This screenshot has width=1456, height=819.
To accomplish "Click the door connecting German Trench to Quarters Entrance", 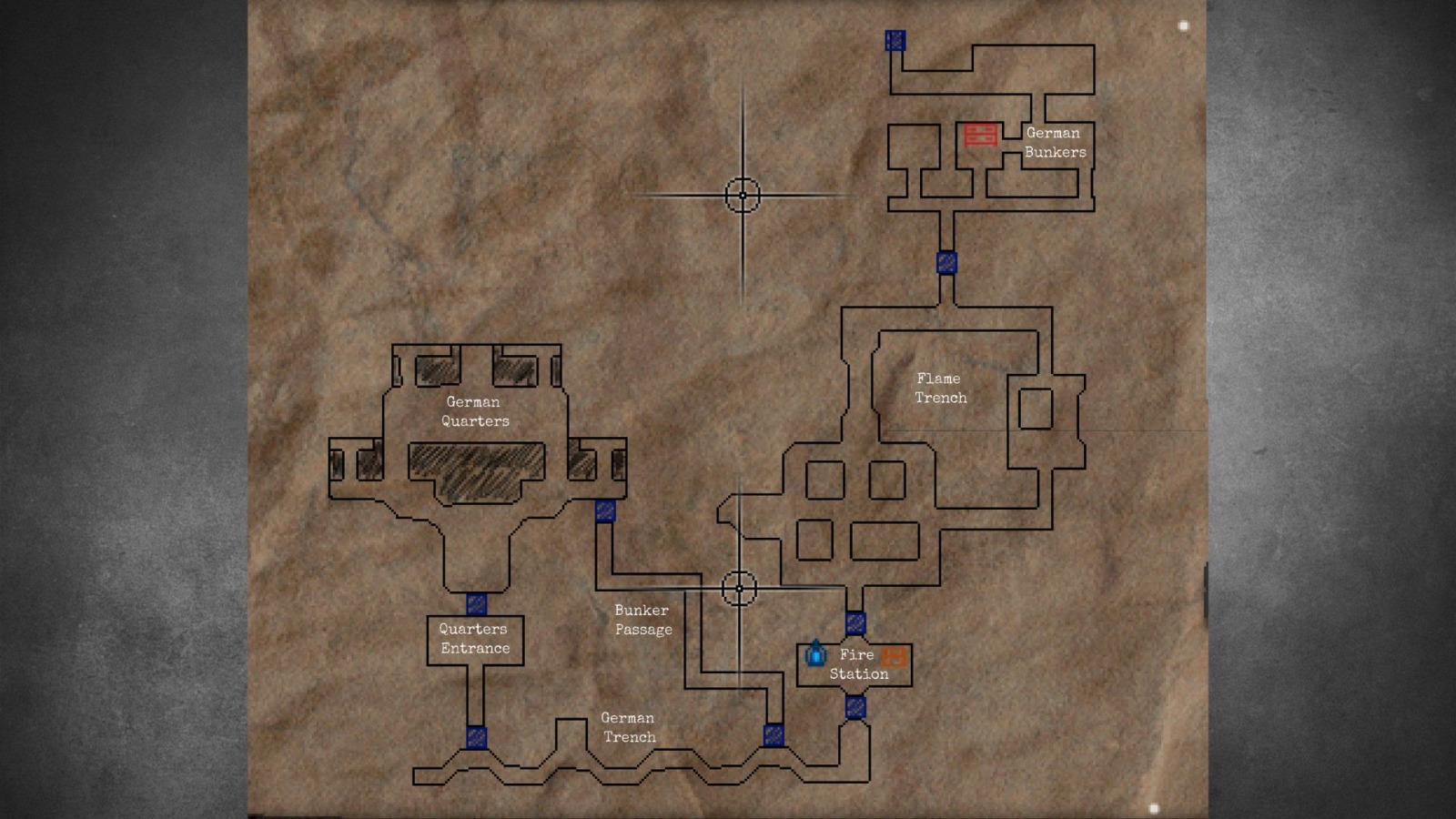I will click(475, 737).
